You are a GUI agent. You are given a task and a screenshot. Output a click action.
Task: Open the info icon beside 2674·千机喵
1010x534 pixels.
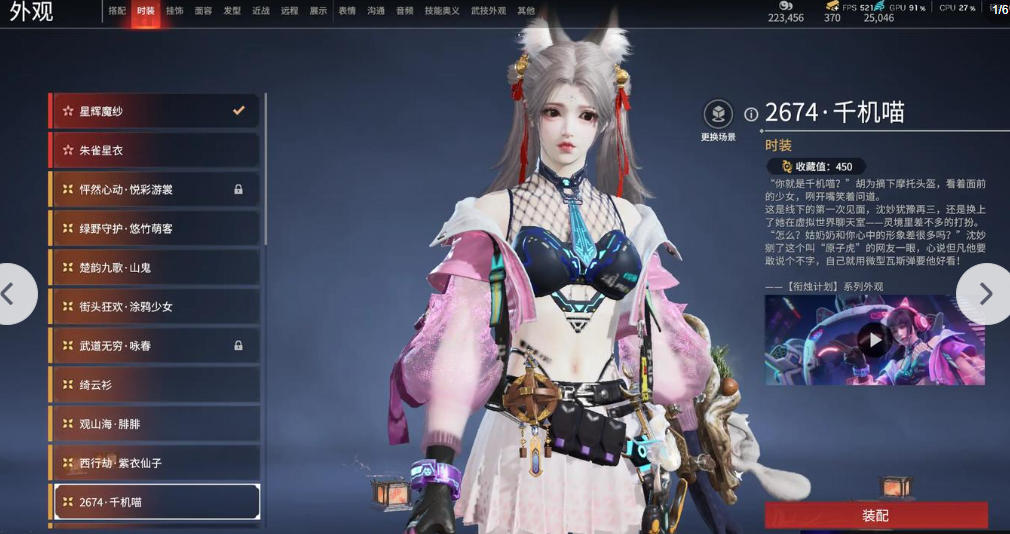pos(752,114)
